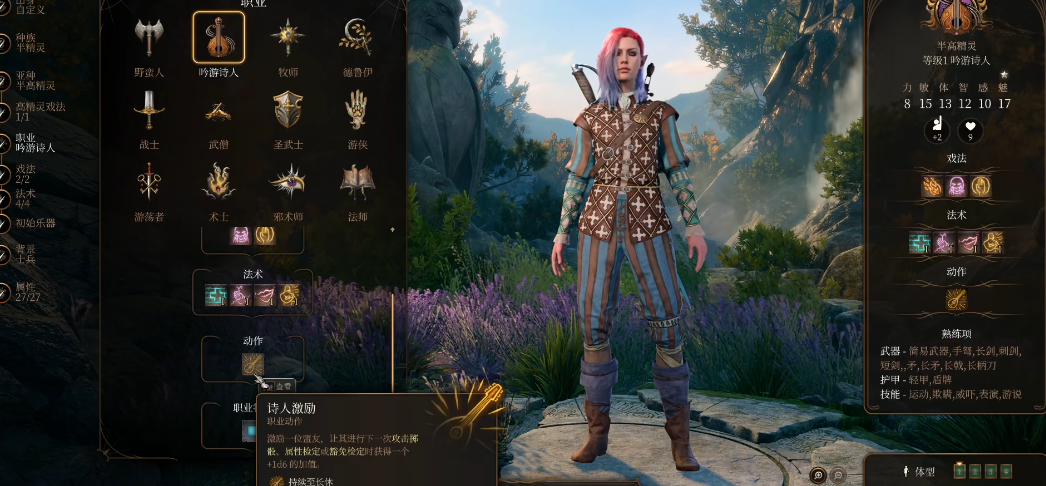
Task: Open the 体型 (Body Type) options
Action: coord(922,470)
